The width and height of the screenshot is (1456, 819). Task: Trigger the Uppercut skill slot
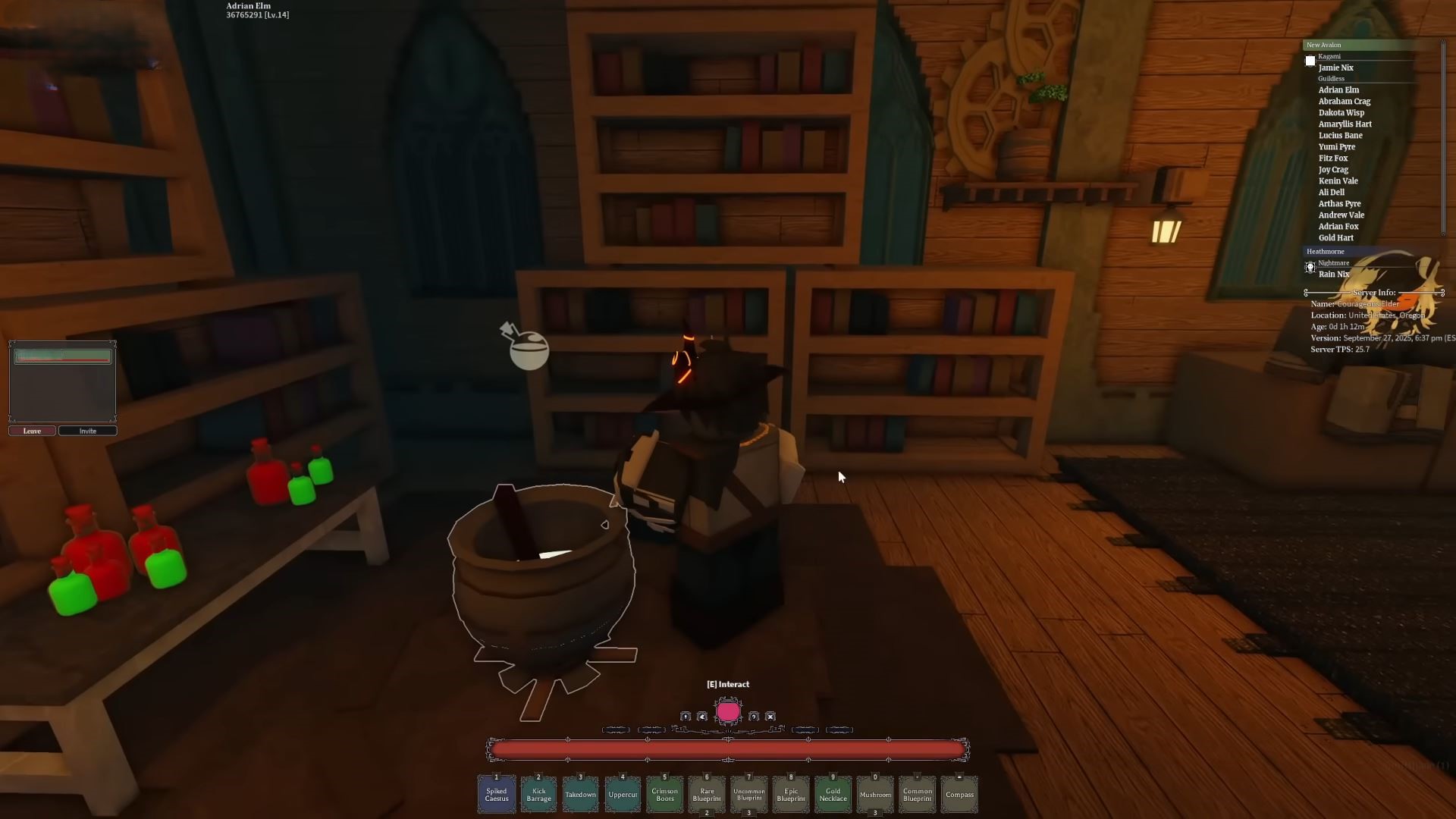pos(623,794)
